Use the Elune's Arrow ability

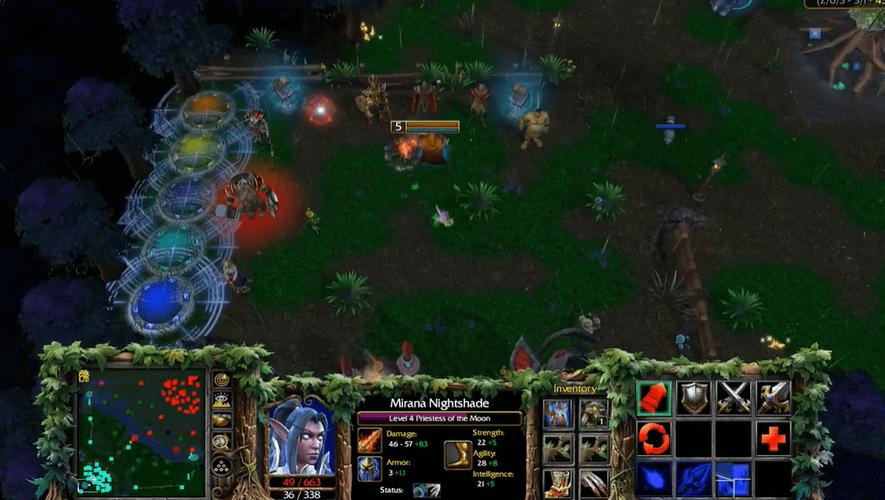pyautogui.click(x=693, y=478)
